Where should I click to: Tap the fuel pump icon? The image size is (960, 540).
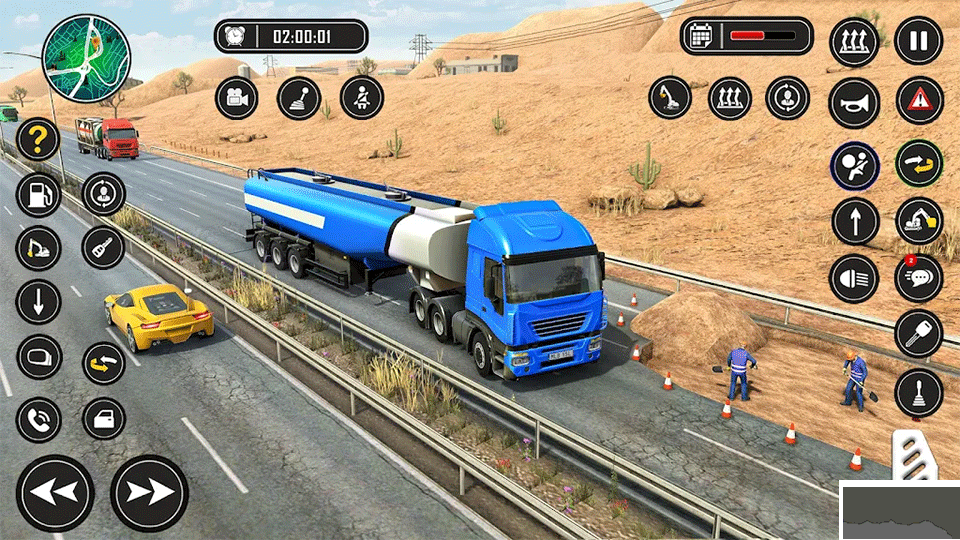point(38,194)
